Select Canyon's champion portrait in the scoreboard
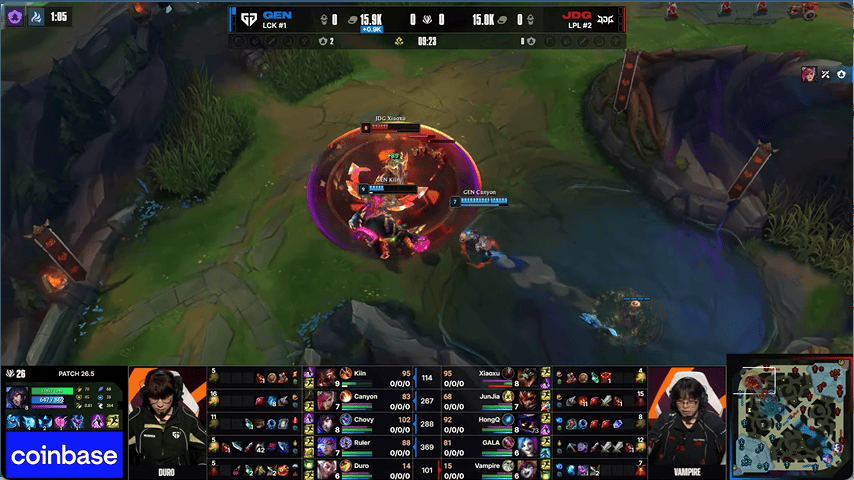 pyautogui.click(x=328, y=400)
